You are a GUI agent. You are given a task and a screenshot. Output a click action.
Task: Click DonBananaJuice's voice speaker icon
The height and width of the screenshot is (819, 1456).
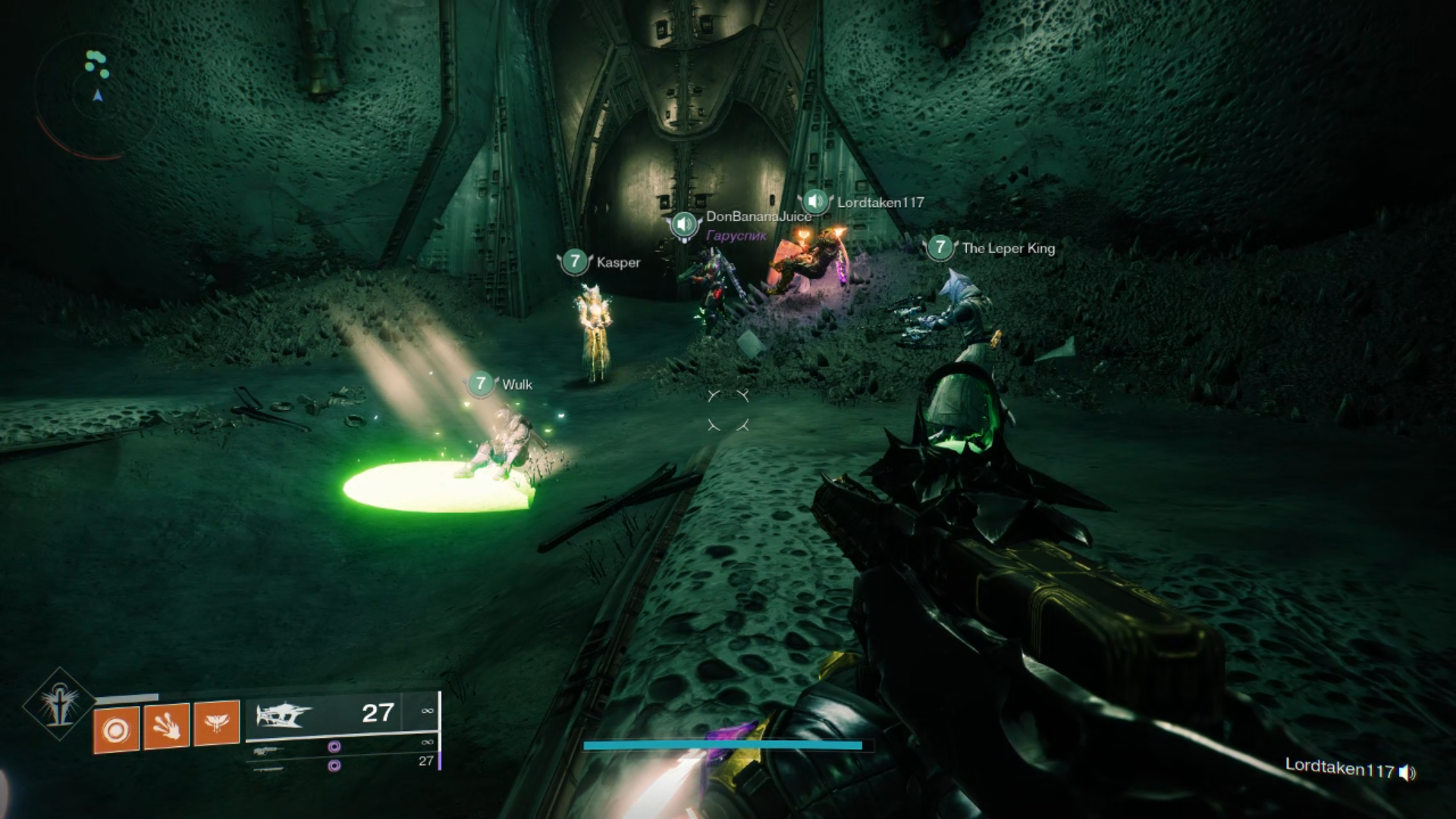point(684,224)
